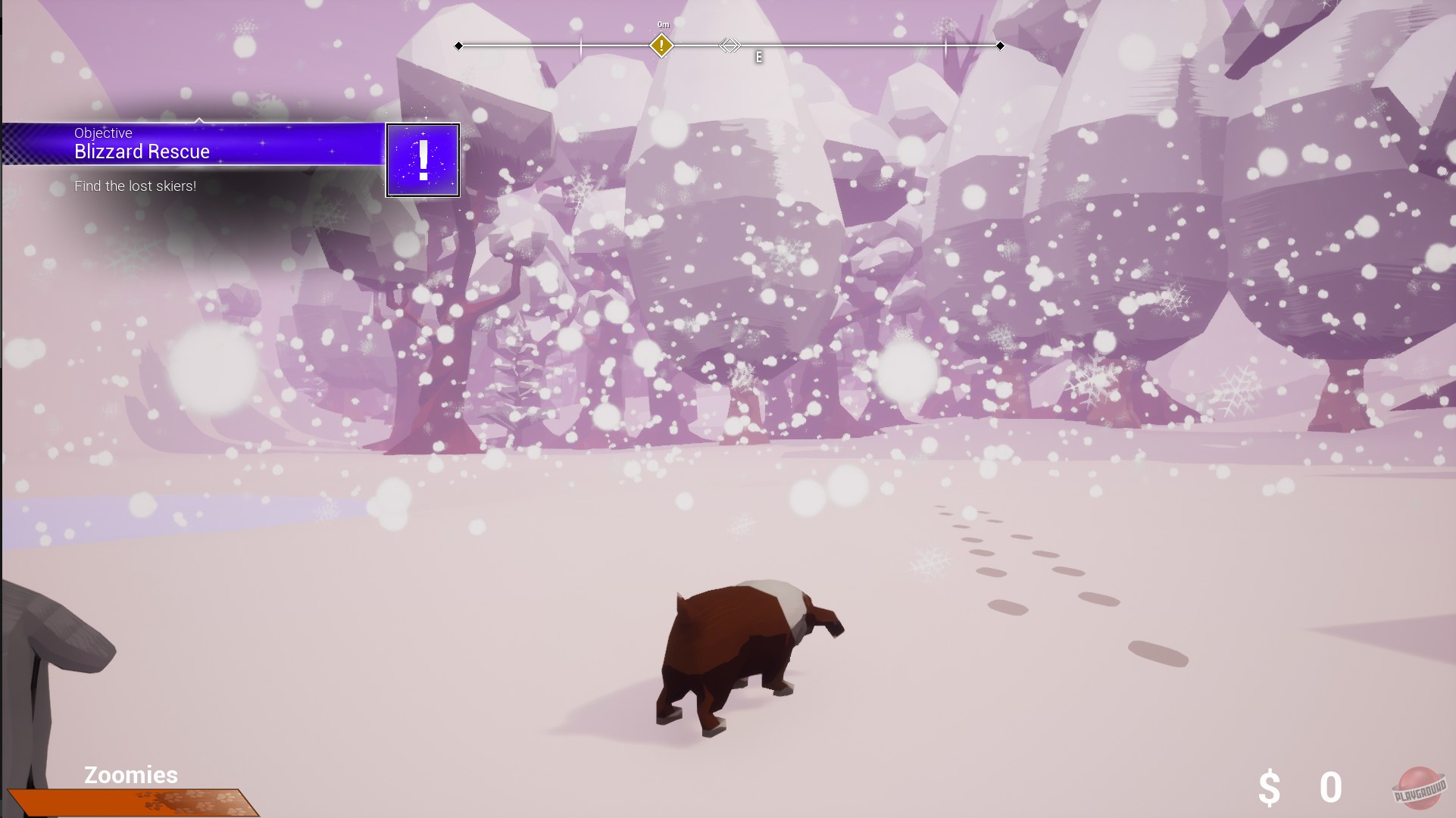Click the left black diamond compass marker
The image size is (1456, 818).
(458, 45)
